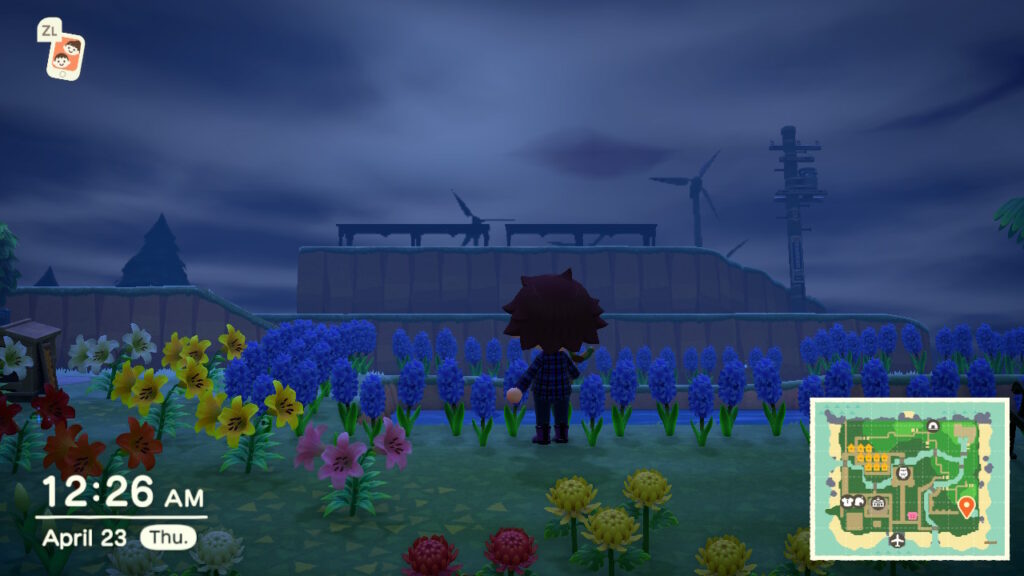
Task: Select the orange location pin on the minimap
Action: click(x=966, y=506)
